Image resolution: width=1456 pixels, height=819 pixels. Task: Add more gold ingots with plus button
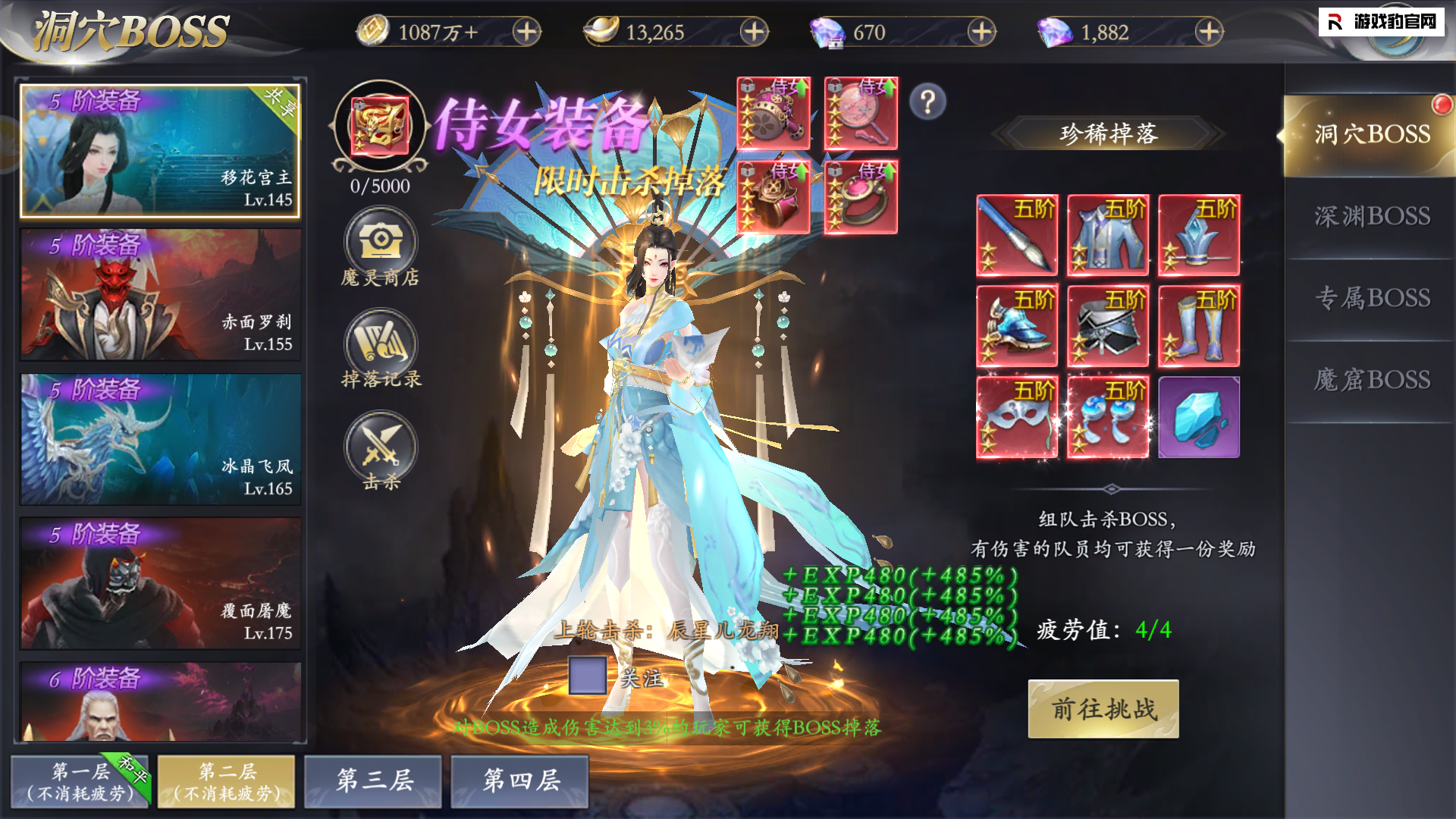point(754,32)
